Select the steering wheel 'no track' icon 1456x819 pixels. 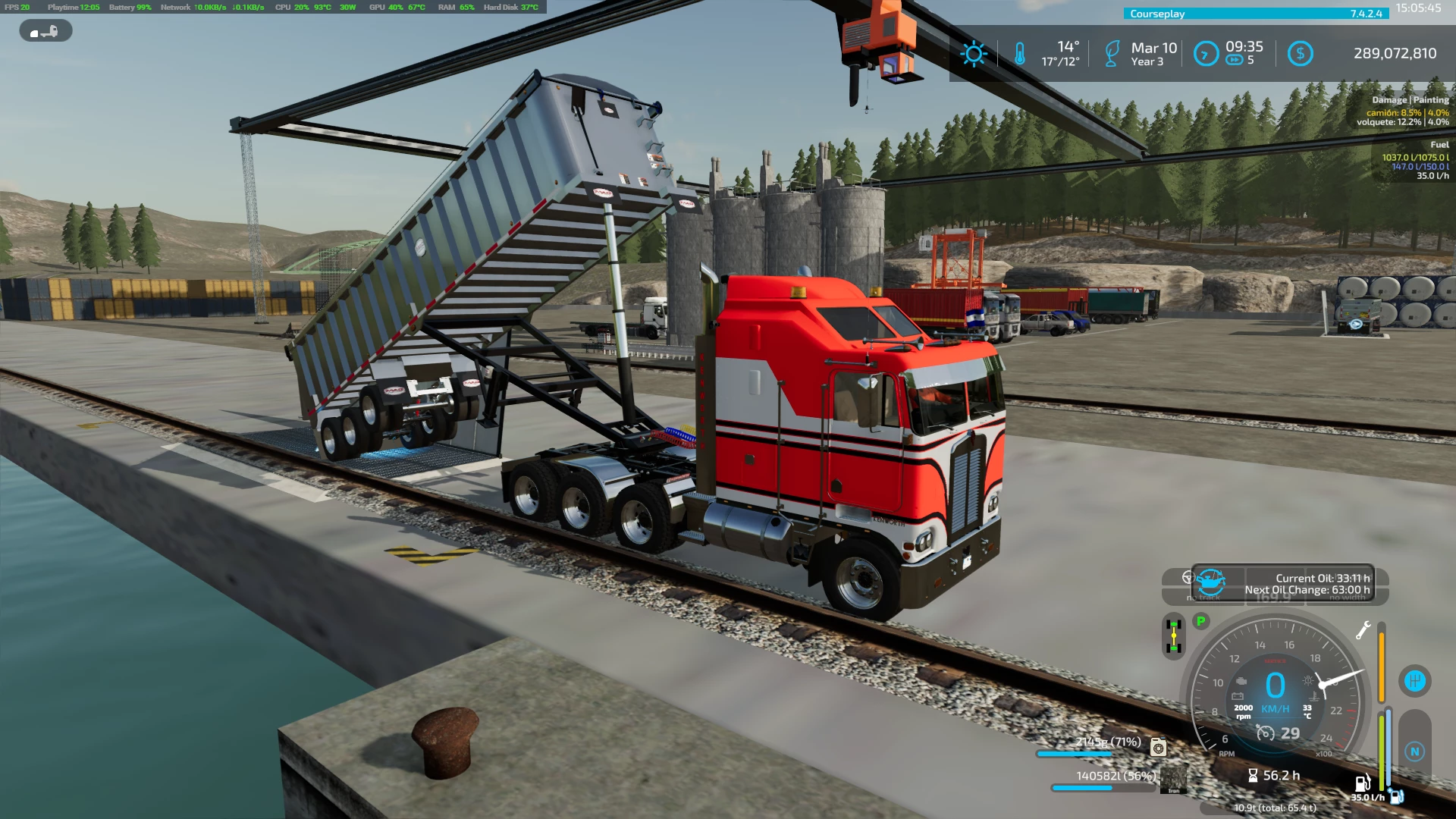[x=1188, y=578]
